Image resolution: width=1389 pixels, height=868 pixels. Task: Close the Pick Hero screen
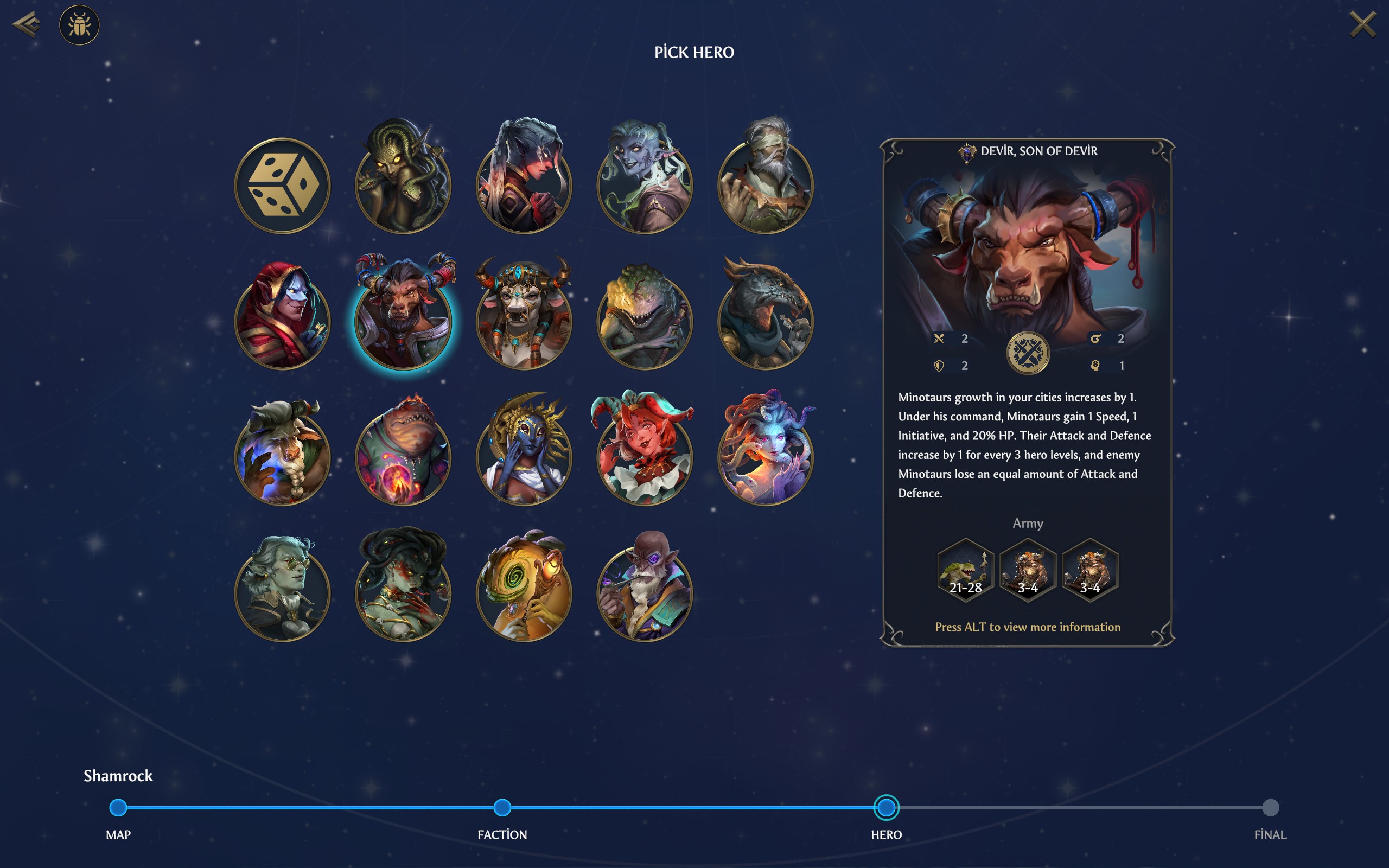(x=1362, y=25)
